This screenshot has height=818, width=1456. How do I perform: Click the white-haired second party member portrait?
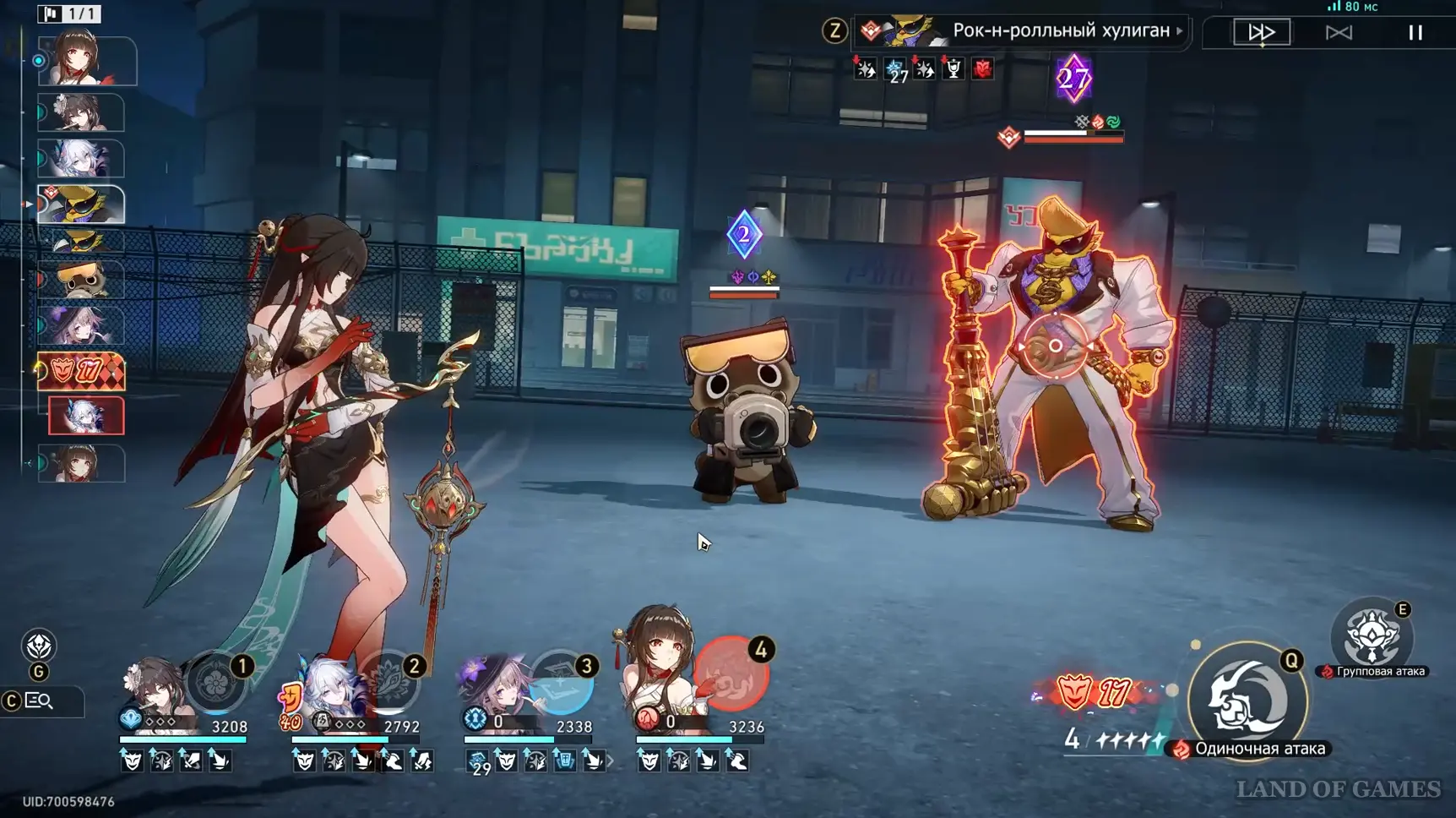(330, 688)
